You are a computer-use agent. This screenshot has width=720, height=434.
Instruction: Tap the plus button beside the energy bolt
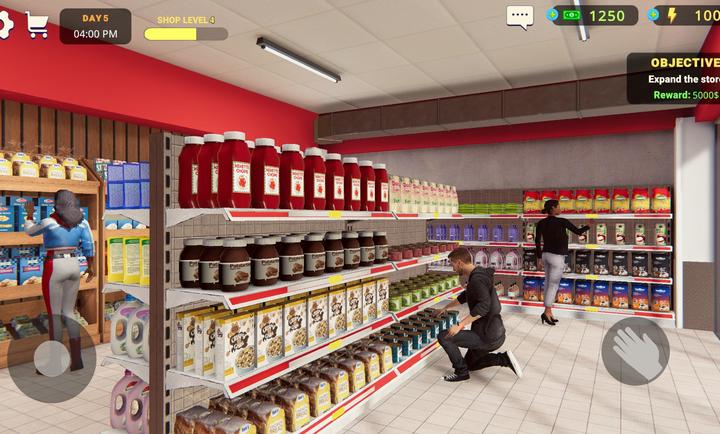656,15
